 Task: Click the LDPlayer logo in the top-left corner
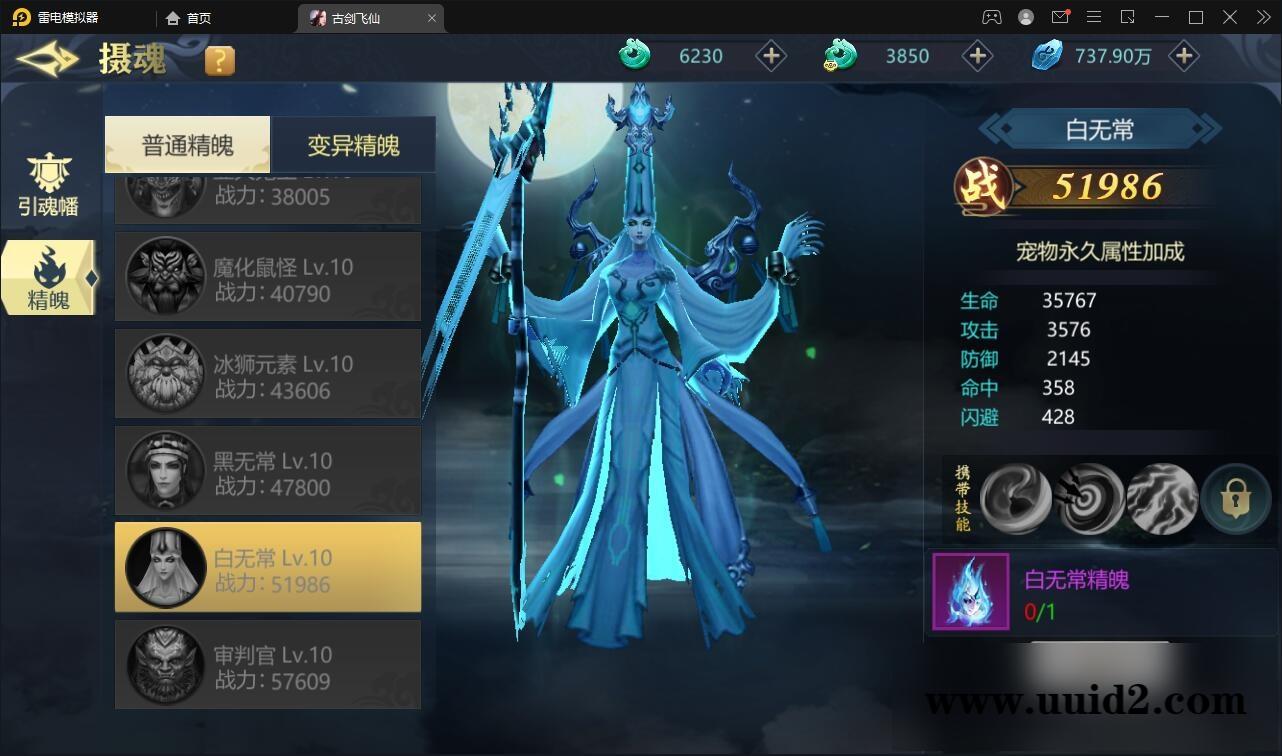pyautogui.click(x=21, y=17)
